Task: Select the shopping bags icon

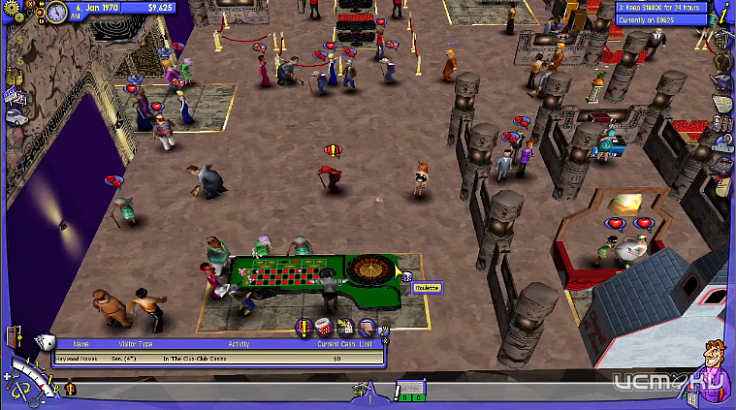Action: (14, 73)
